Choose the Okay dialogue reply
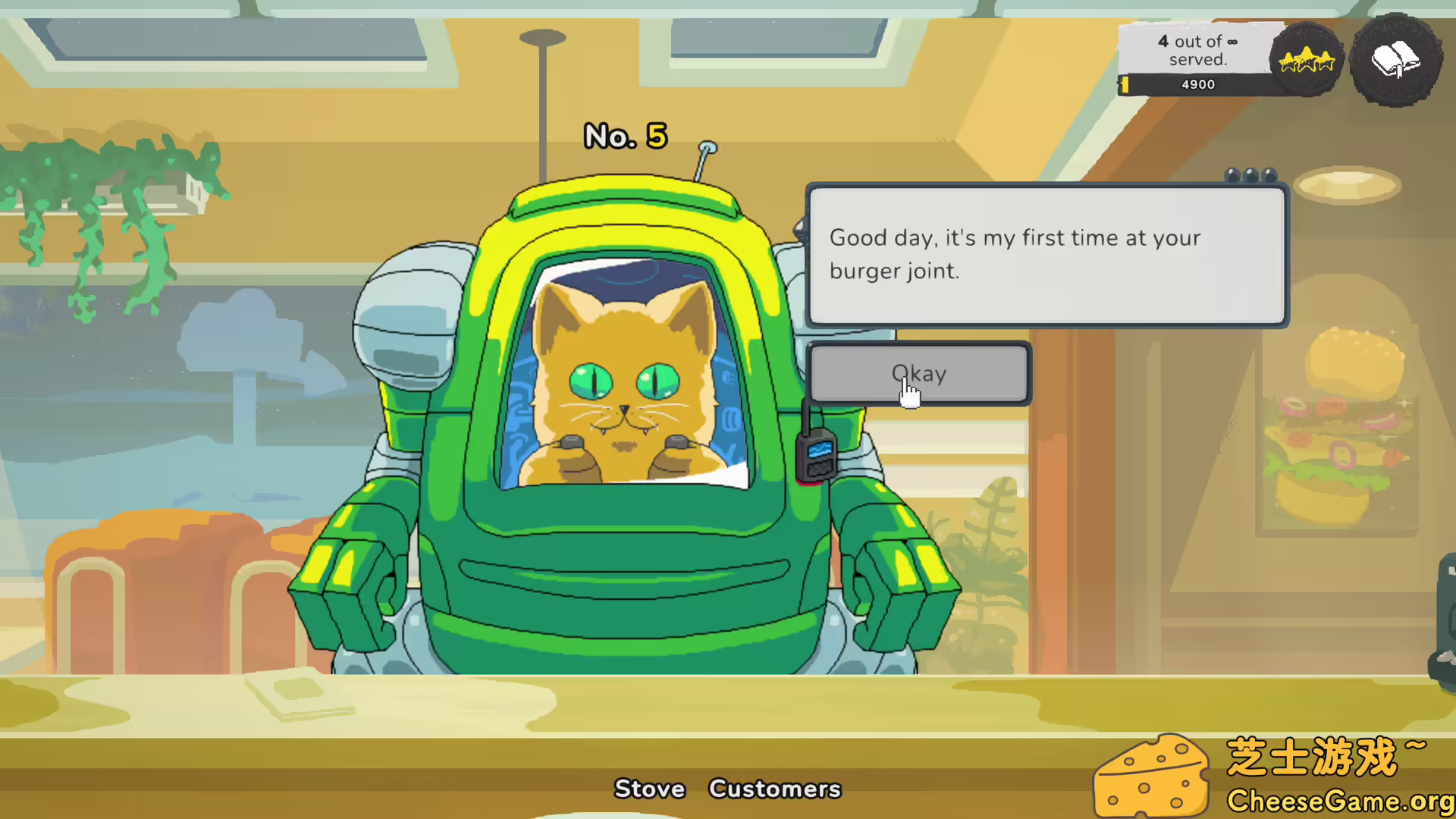 click(919, 374)
